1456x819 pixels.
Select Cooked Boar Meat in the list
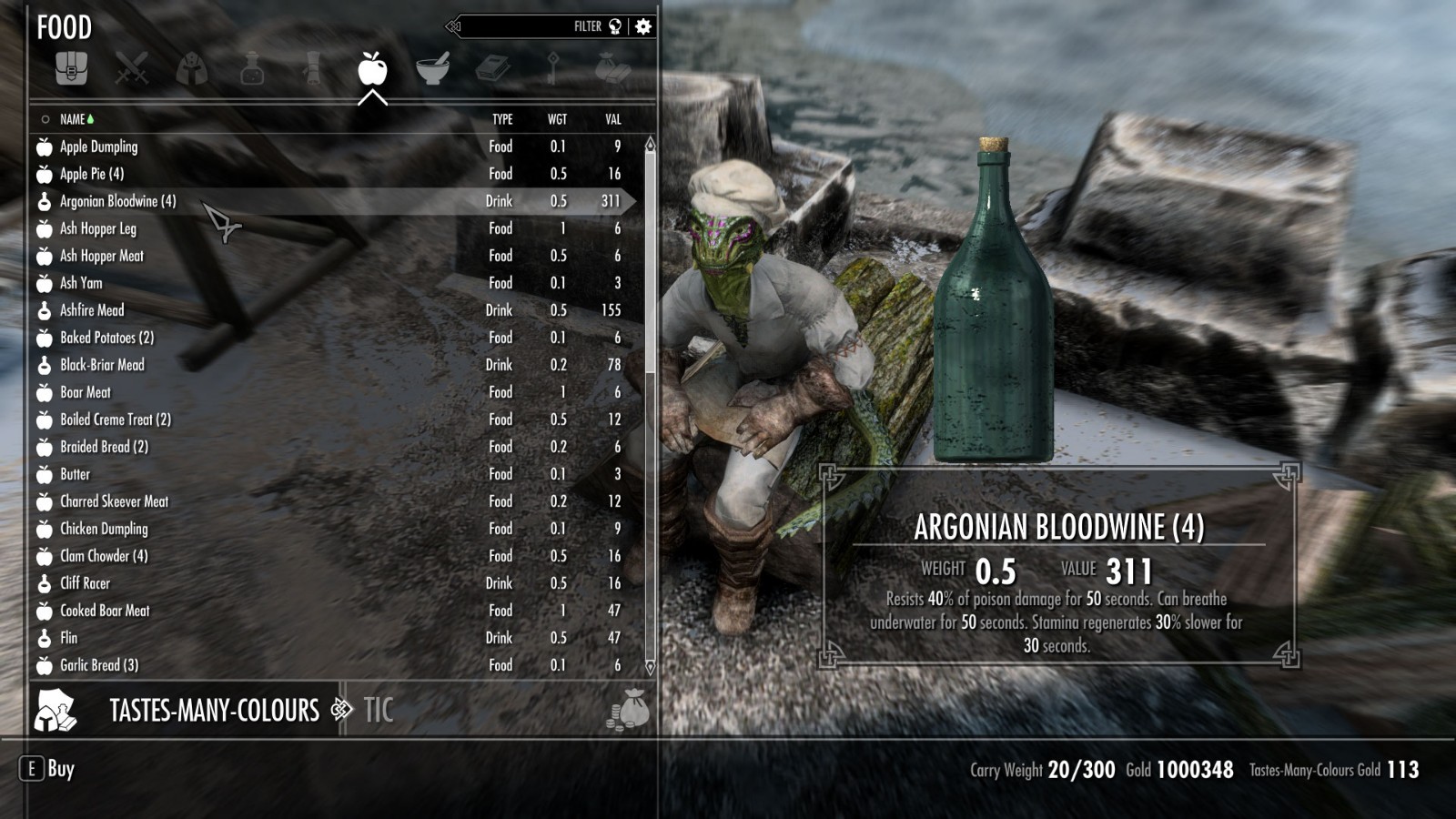(105, 611)
